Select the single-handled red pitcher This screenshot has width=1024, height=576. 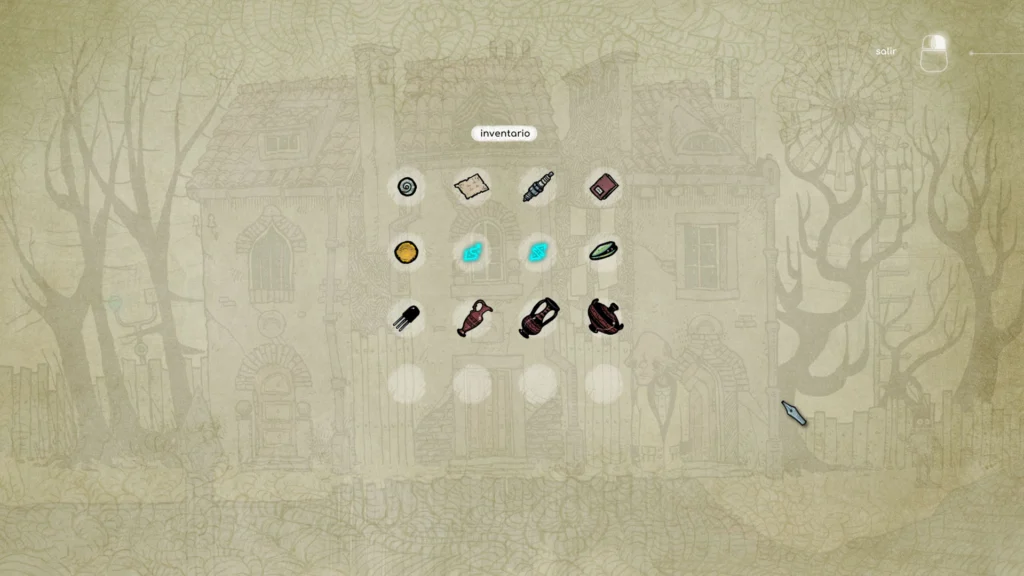[471, 318]
